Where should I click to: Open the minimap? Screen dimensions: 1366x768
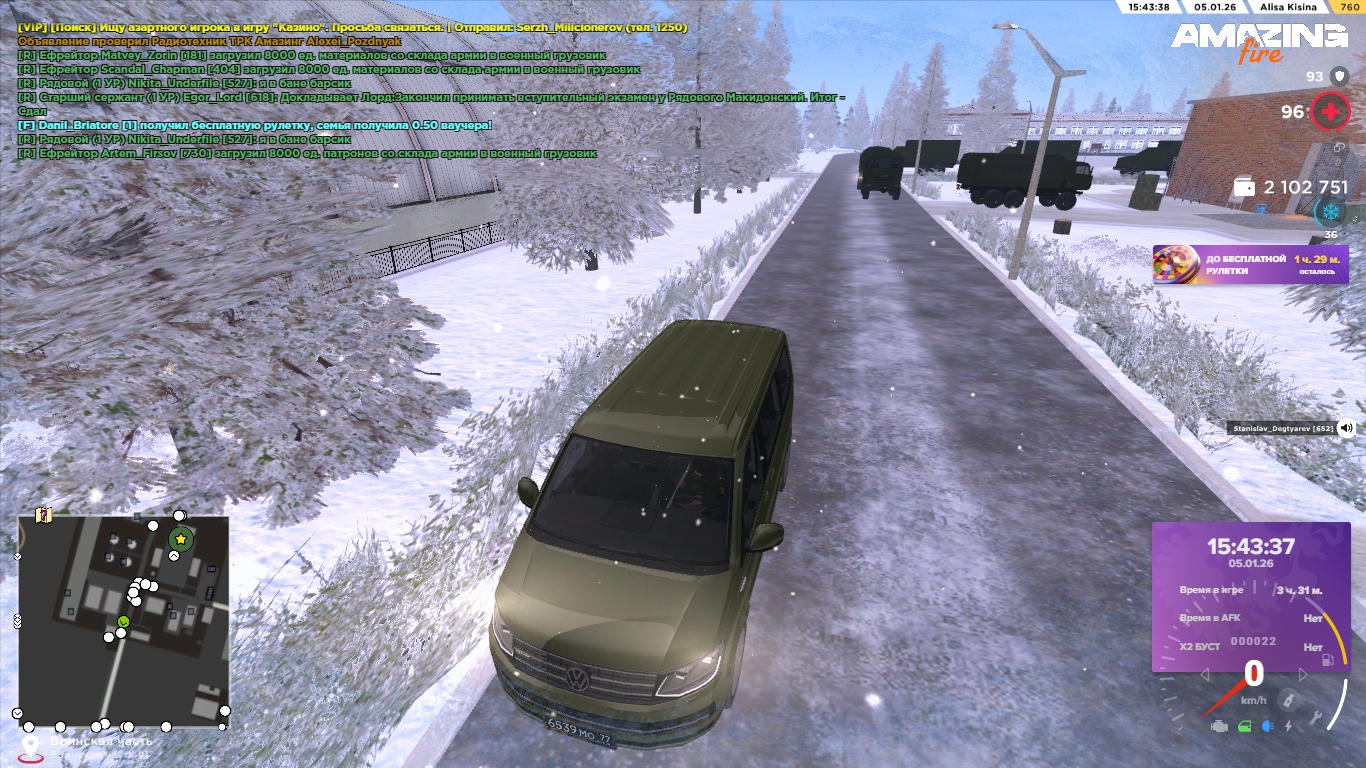click(124, 620)
